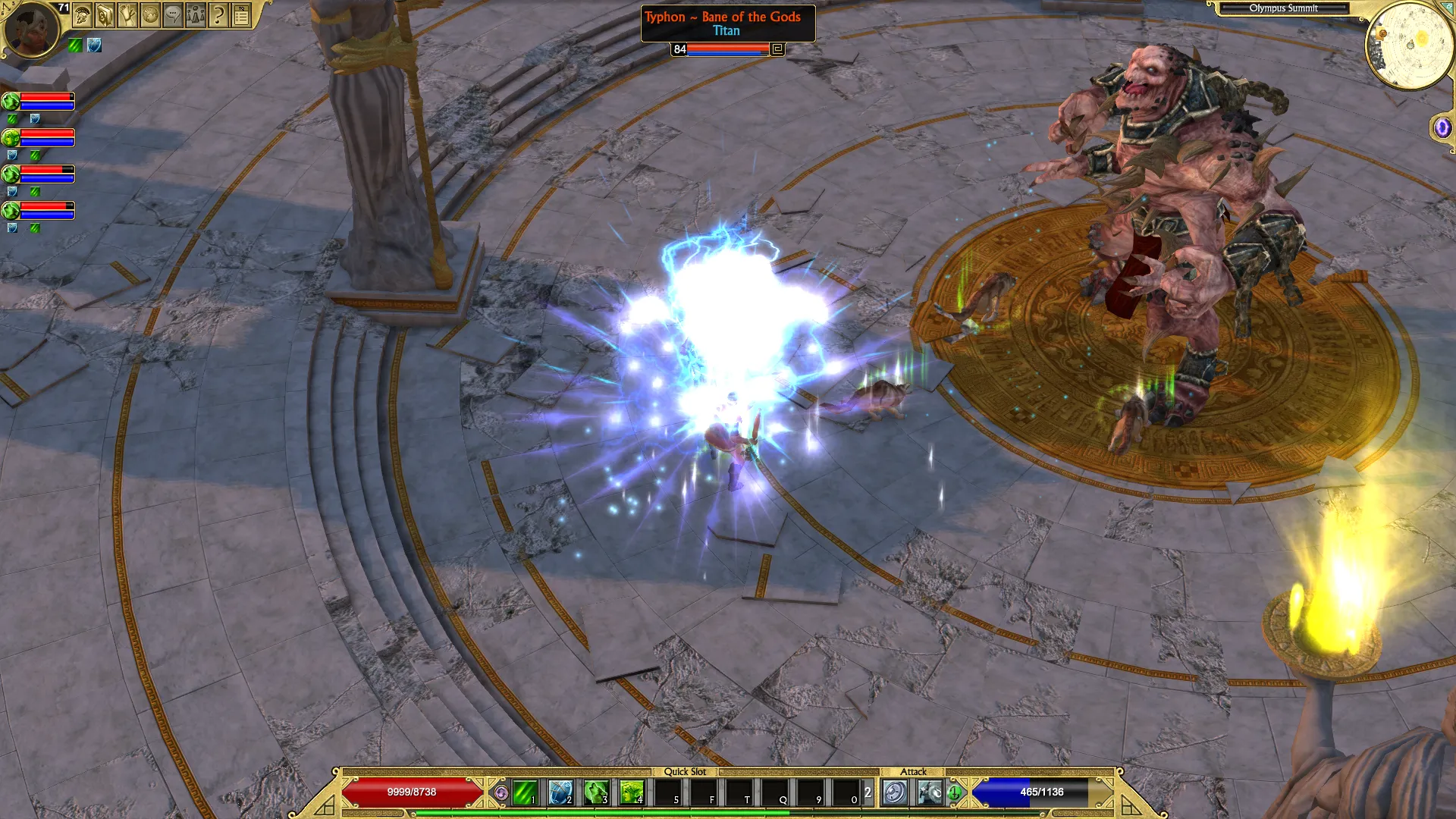The image size is (1456, 819).
Task: Select the first pet portrait
Action: click(x=11, y=101)
